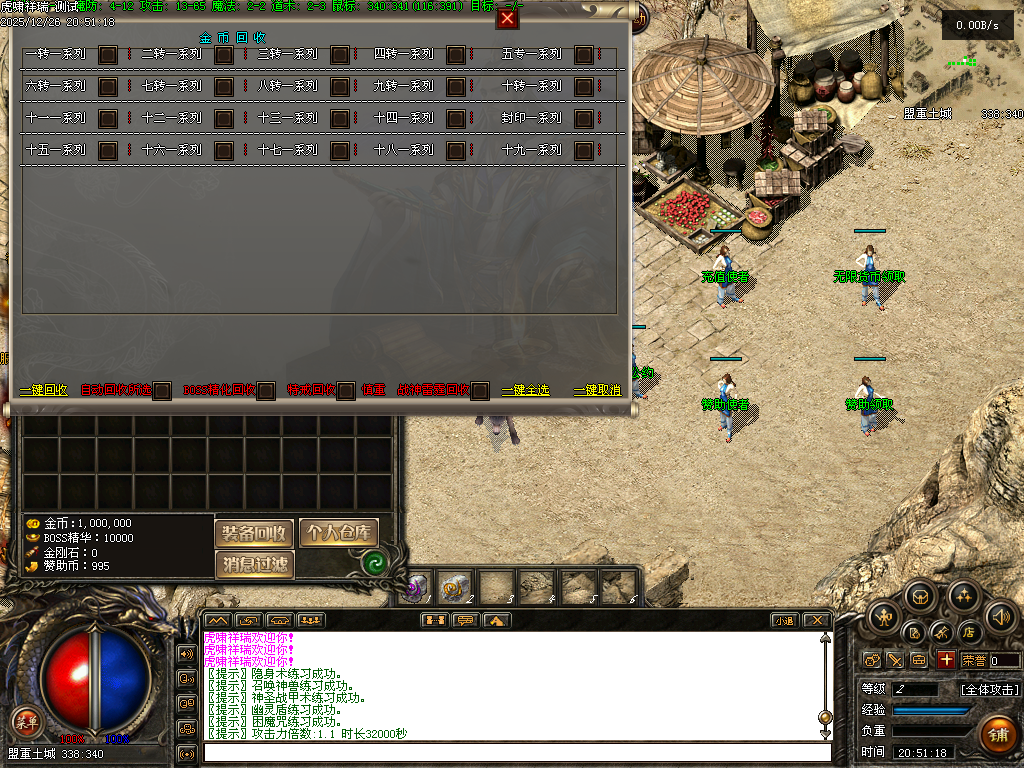This screenshot has height=768, width=1024.
Task: Toggle the 十七一系列 checkbox
Action: 340,151
